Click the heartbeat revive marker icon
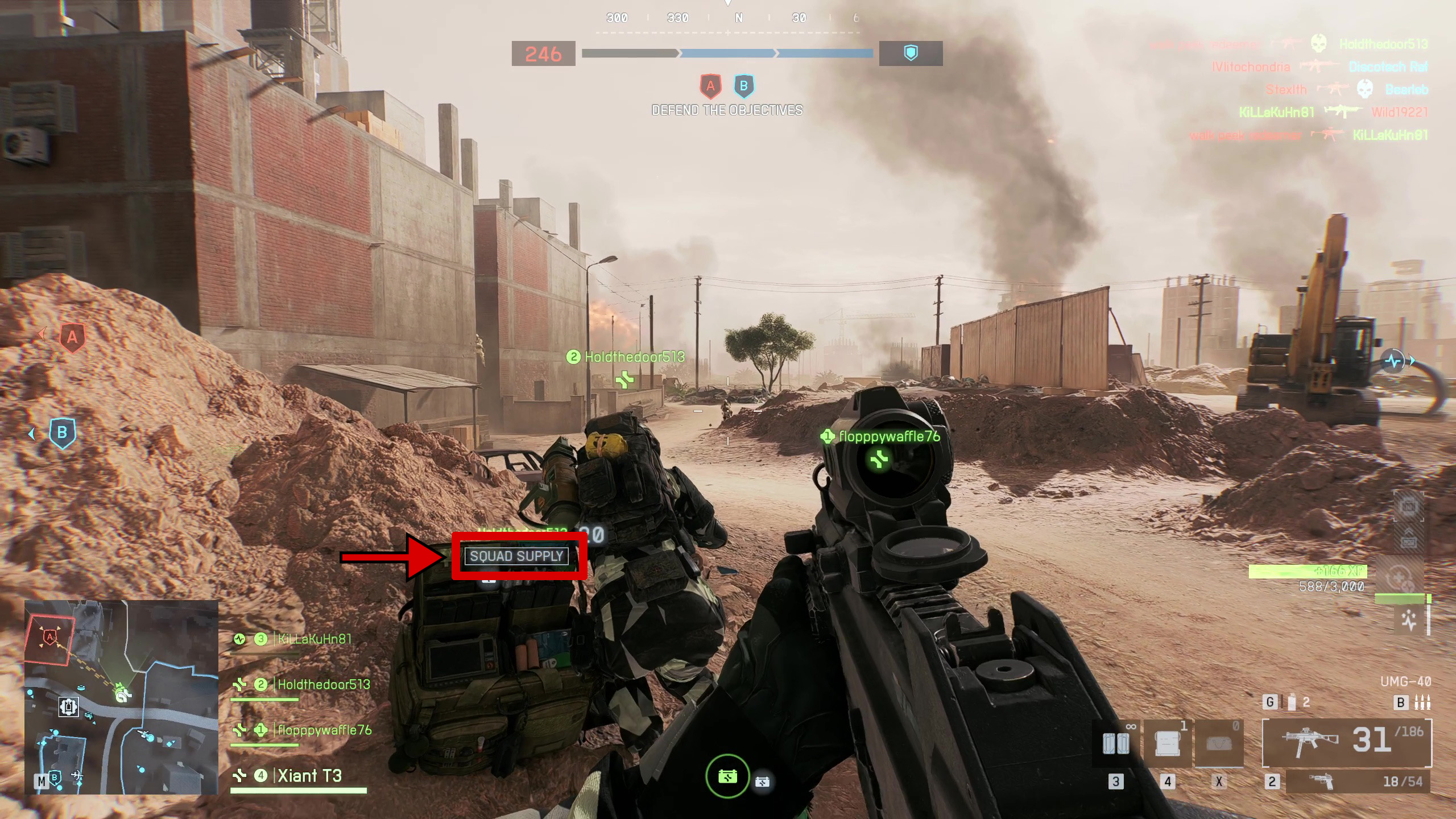The width and height of the screenshot is (1456, 819). (x=1394, y=361)
